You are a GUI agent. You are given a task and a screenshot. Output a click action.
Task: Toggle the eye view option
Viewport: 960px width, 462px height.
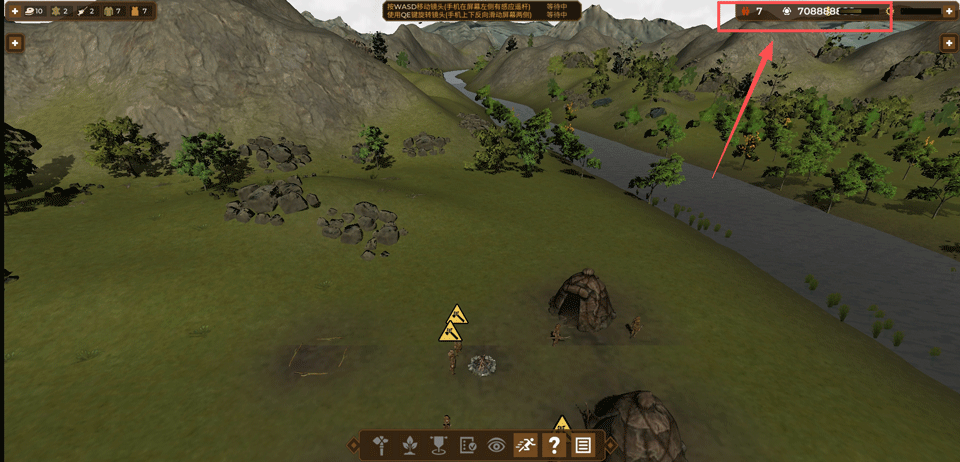pyautogui.click(x=496, y=446)
